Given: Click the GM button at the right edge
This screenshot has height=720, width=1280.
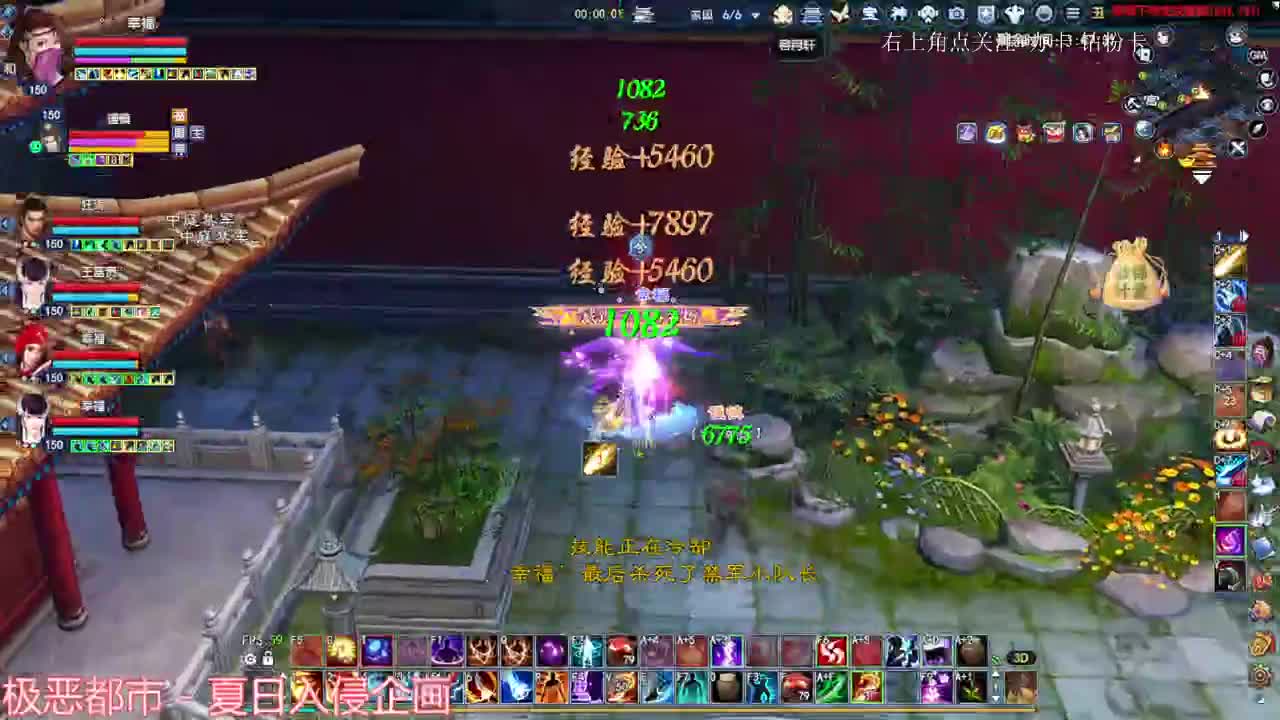Looking at the screenshot, I should [x=1258, y=55].
